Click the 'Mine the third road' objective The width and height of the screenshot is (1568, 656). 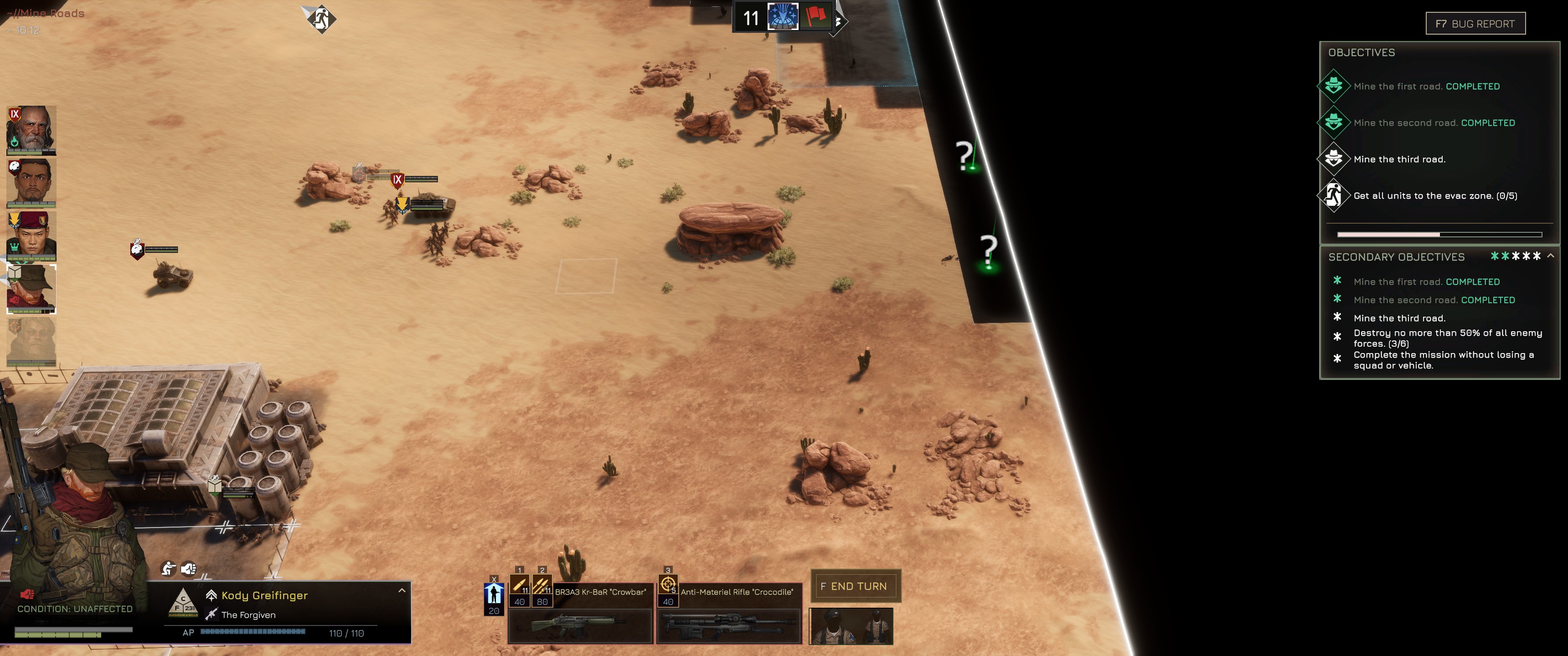tap(1399, 159)
